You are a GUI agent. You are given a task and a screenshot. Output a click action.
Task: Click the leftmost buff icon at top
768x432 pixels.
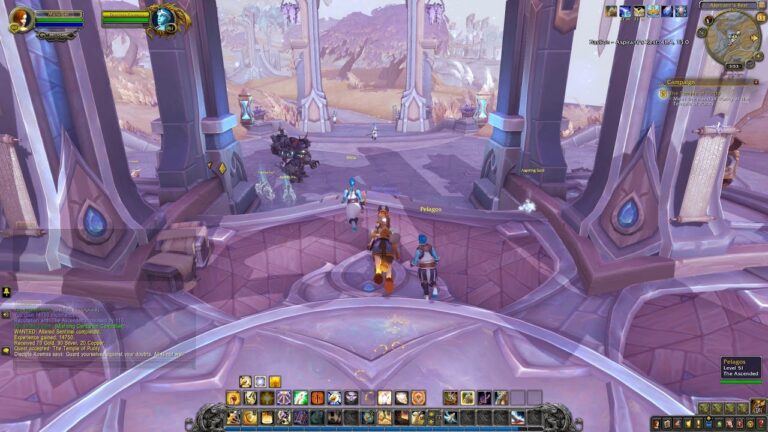[610, 11]
